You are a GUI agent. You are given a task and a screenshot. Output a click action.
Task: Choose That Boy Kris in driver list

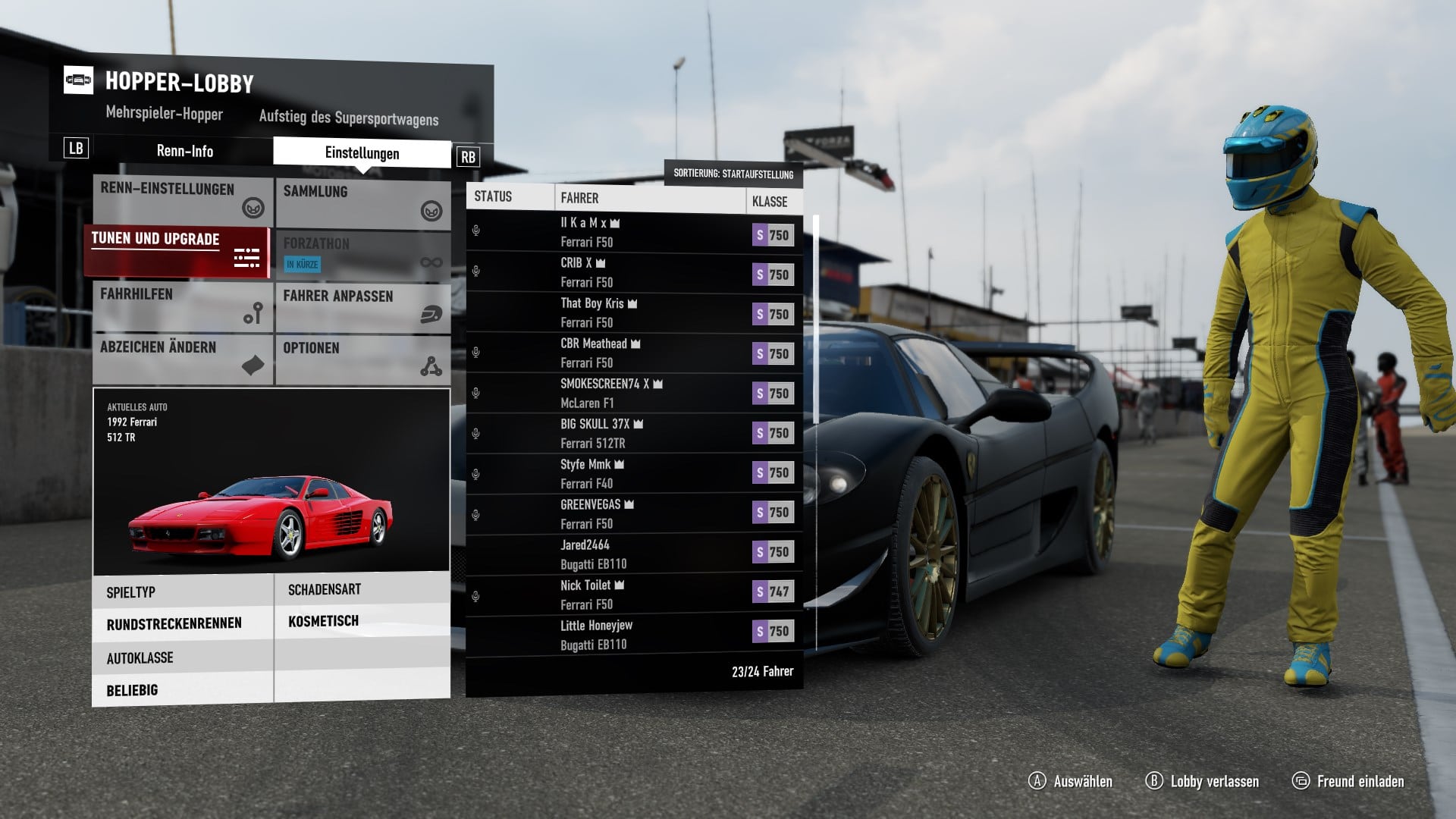633,313
